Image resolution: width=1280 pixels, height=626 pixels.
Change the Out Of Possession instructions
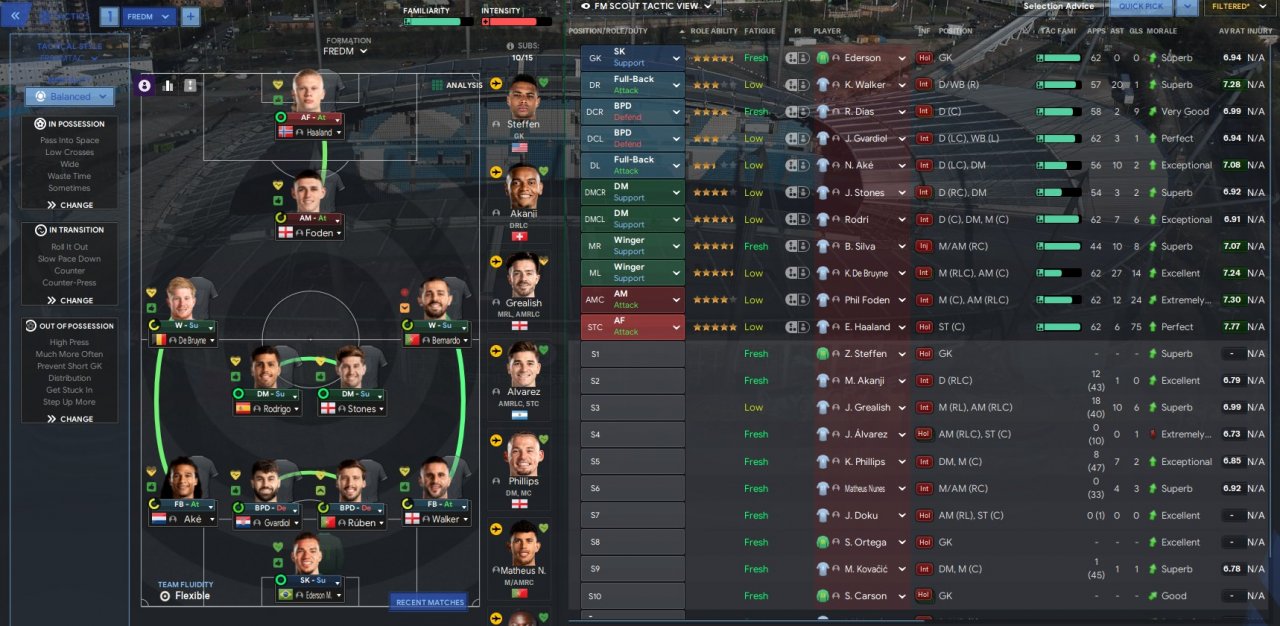69,419
